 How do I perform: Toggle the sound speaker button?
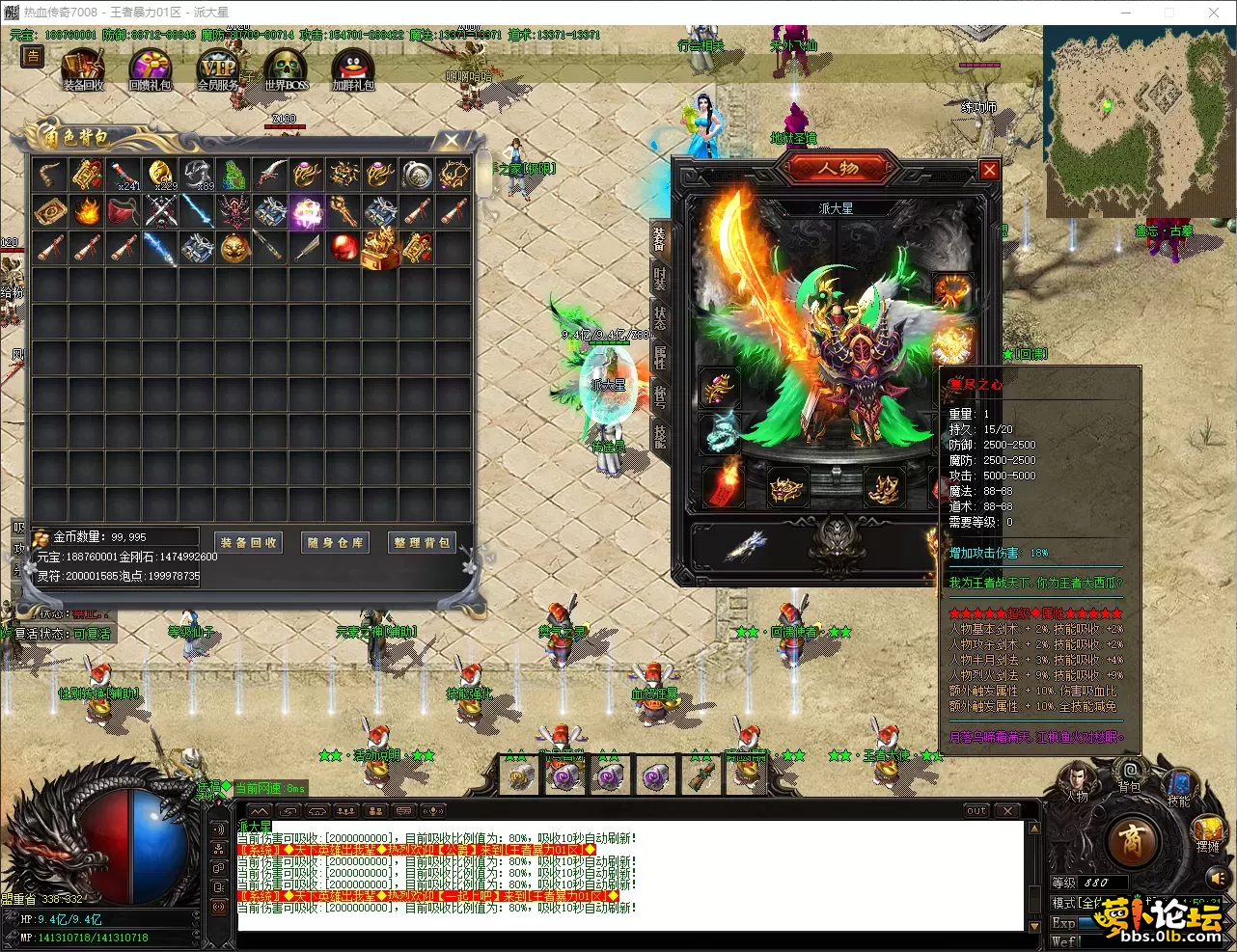click(1217, 878)
